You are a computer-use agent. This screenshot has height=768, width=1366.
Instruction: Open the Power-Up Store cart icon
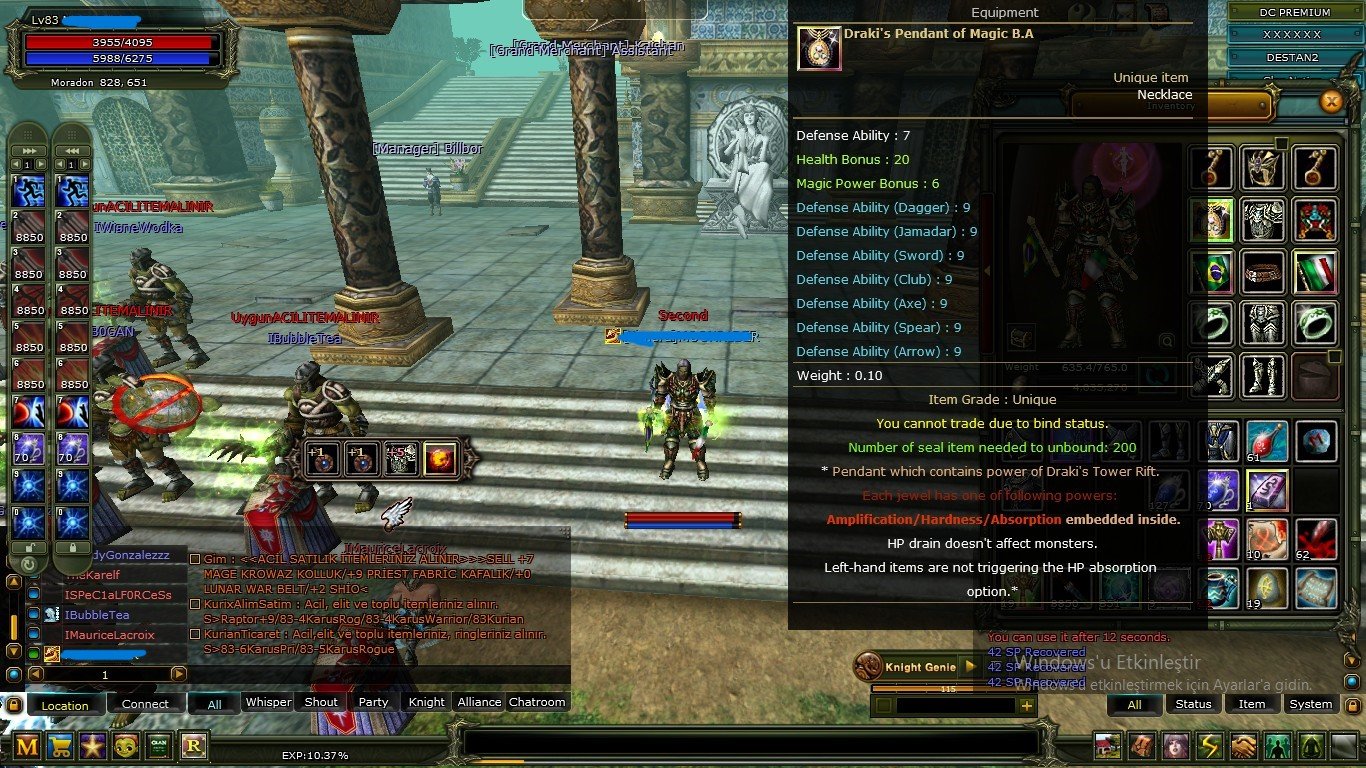coord(61,747)
